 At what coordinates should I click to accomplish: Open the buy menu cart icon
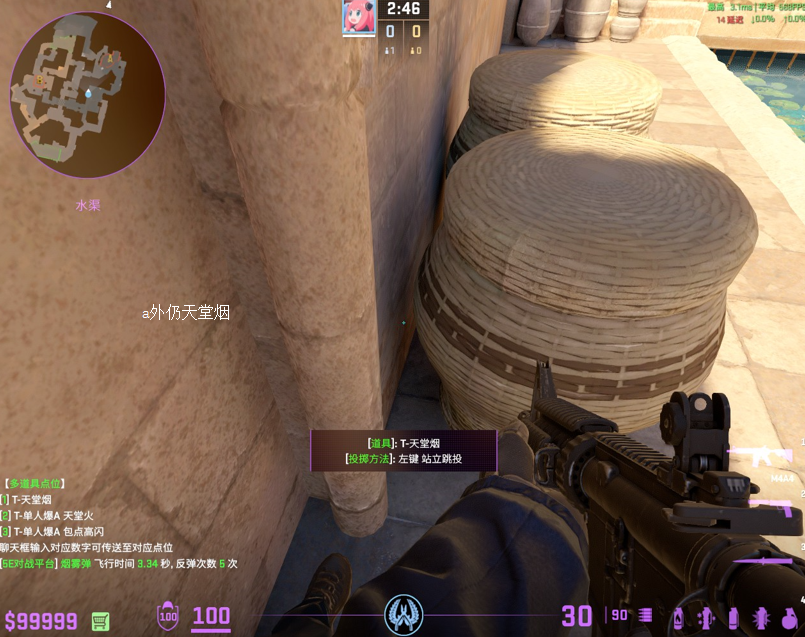tap(101, 620)
